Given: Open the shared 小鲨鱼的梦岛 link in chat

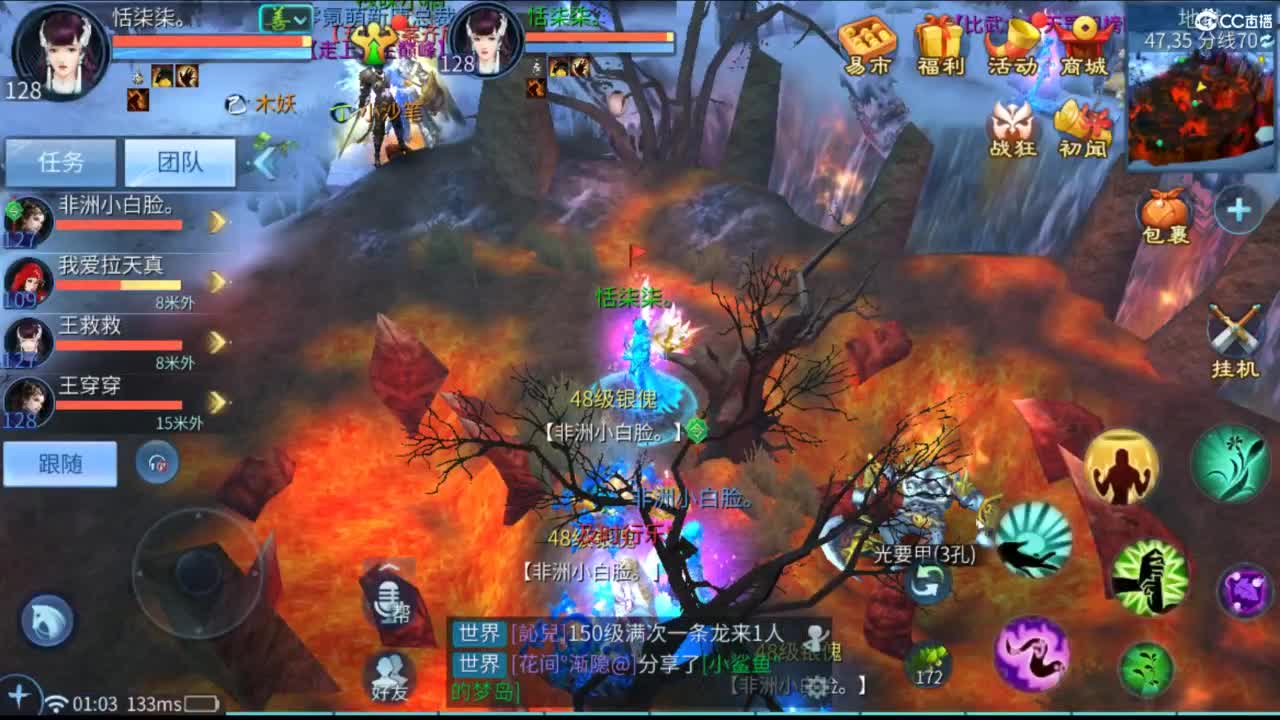Looking at the screenshot, I should (x=737, y=663).
